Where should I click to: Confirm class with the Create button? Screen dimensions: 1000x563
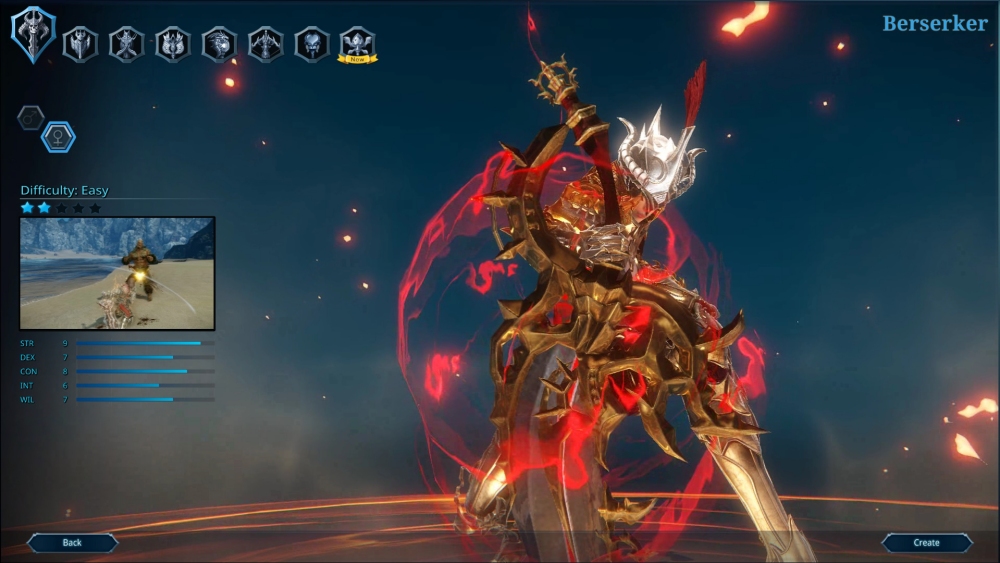(x=926, y=543)
